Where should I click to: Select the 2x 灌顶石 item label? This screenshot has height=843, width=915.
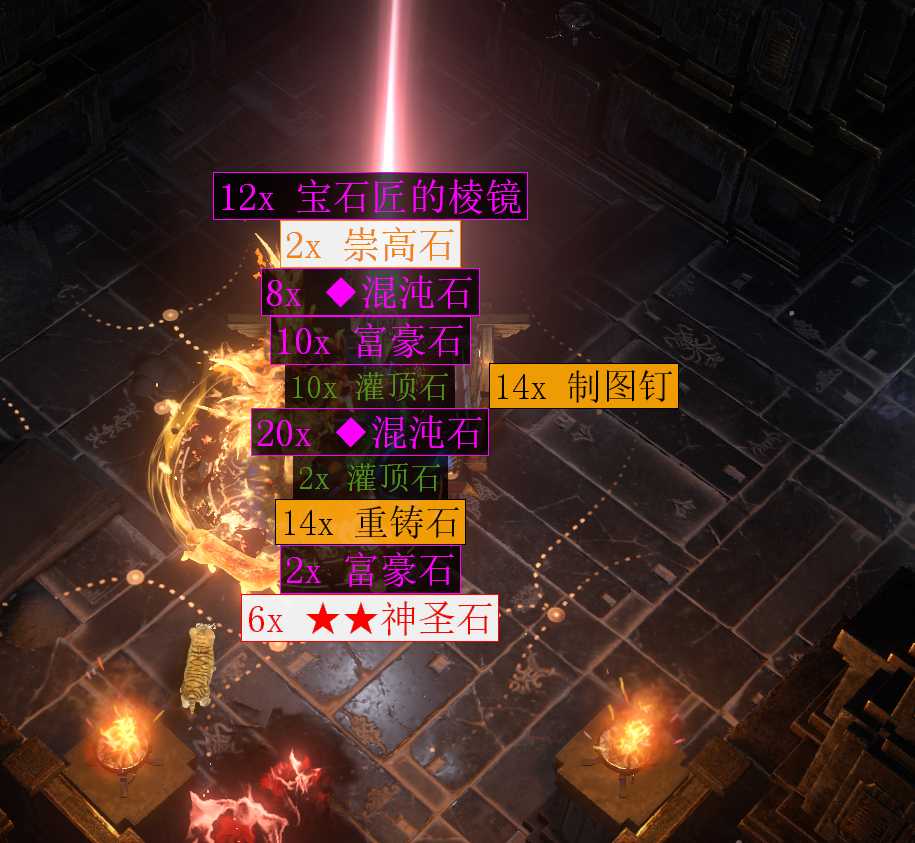click(x=370, y=478)
